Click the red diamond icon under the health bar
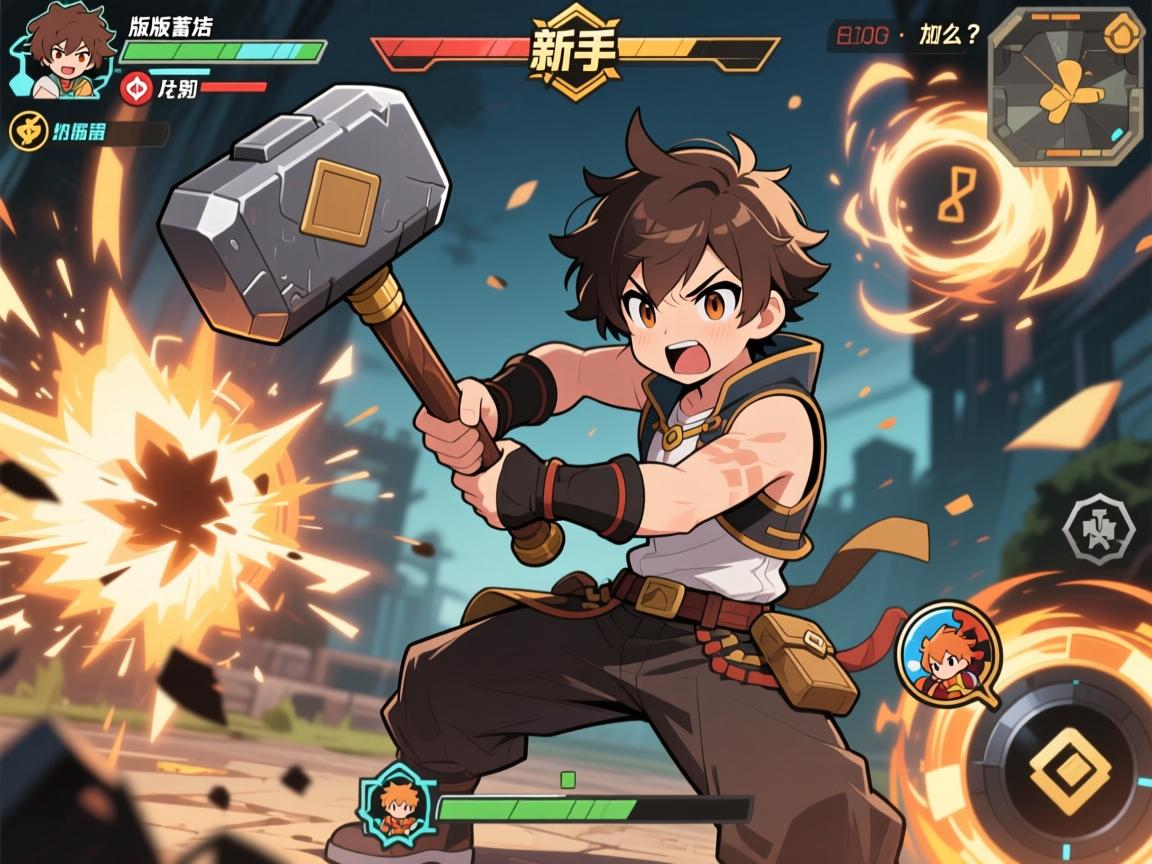 (x=135, y=89)
